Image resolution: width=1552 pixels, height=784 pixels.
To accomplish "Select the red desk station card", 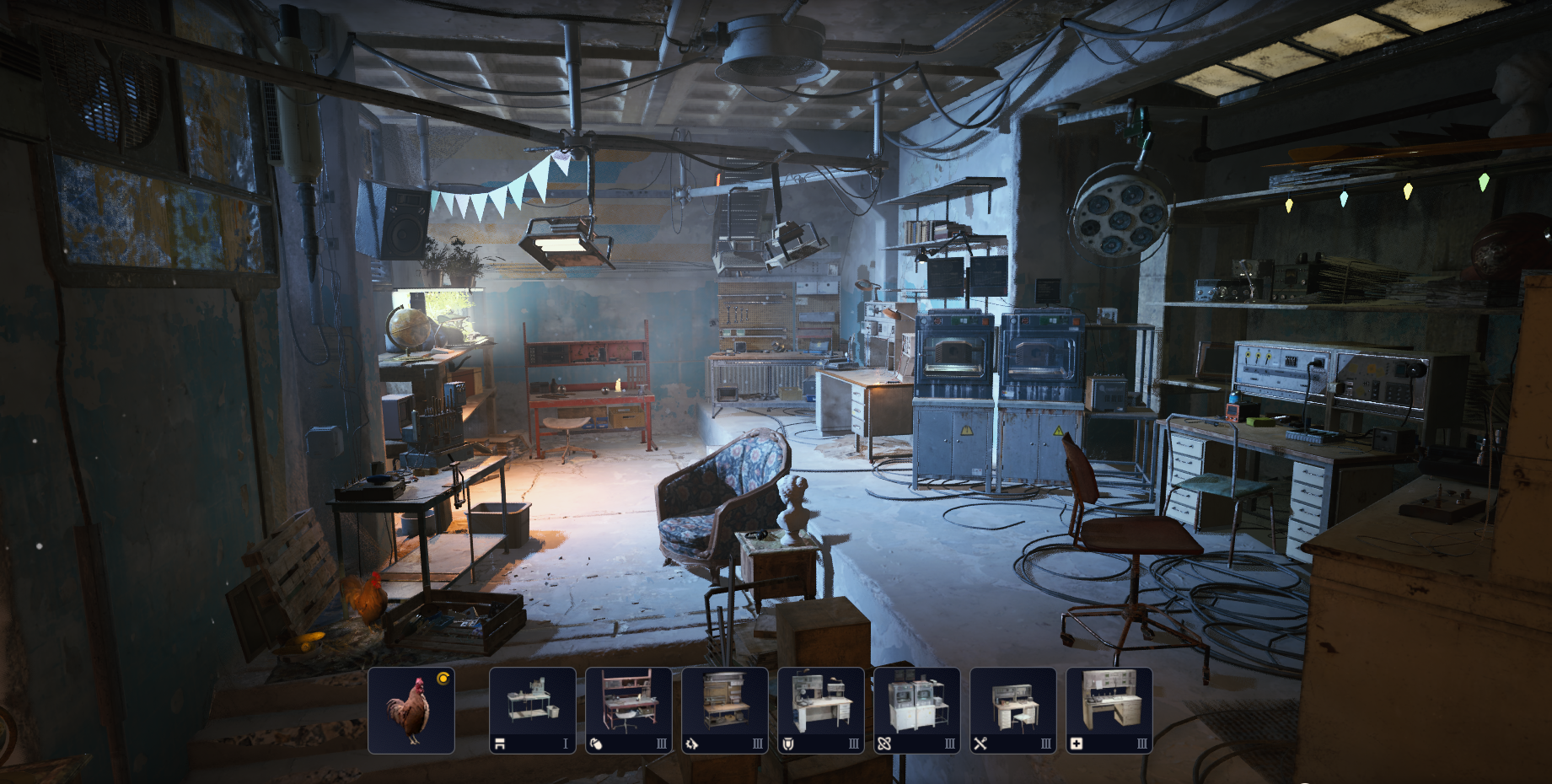I will 628,710.
